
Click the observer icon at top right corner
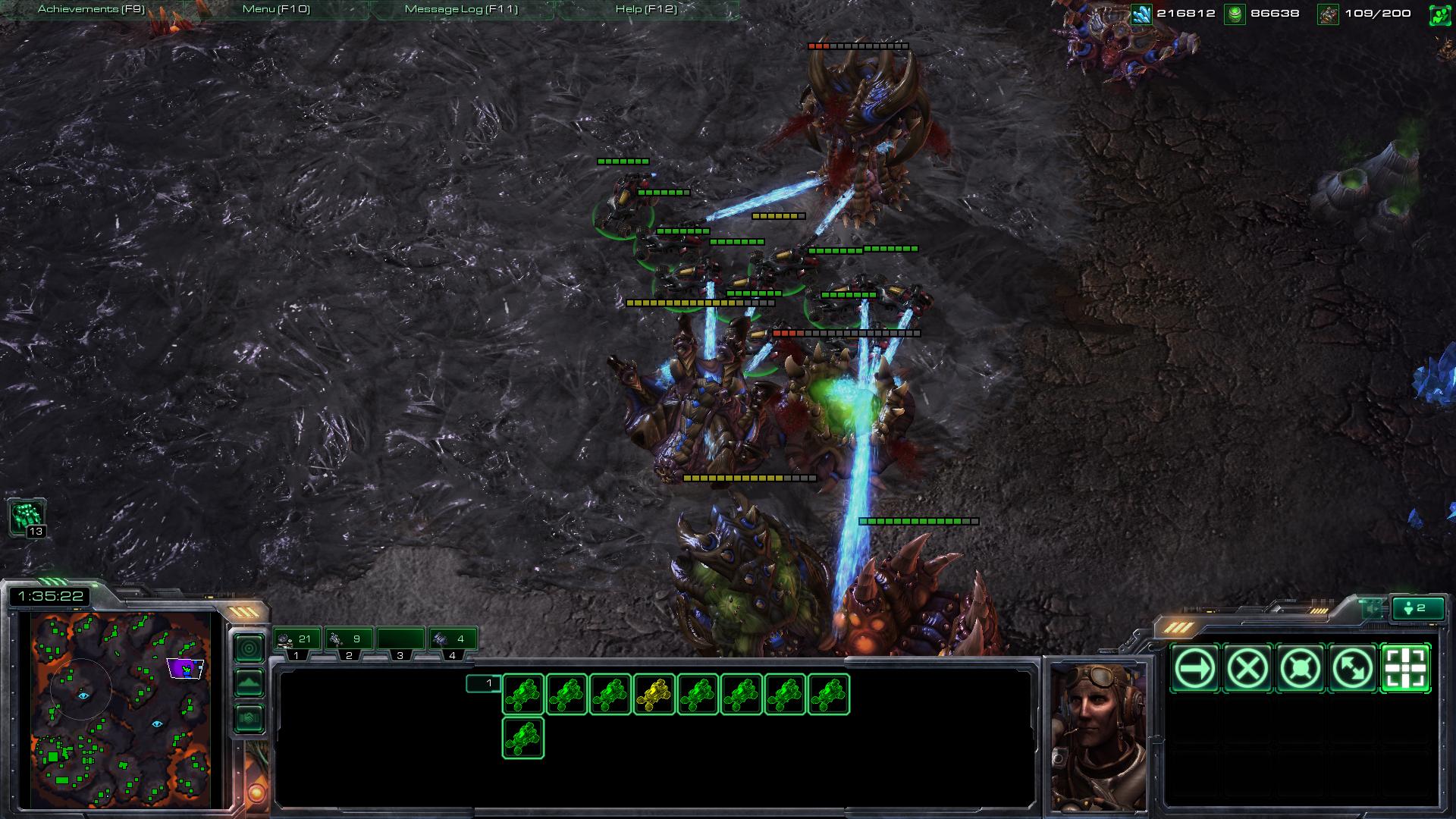tap(1440, 14)
